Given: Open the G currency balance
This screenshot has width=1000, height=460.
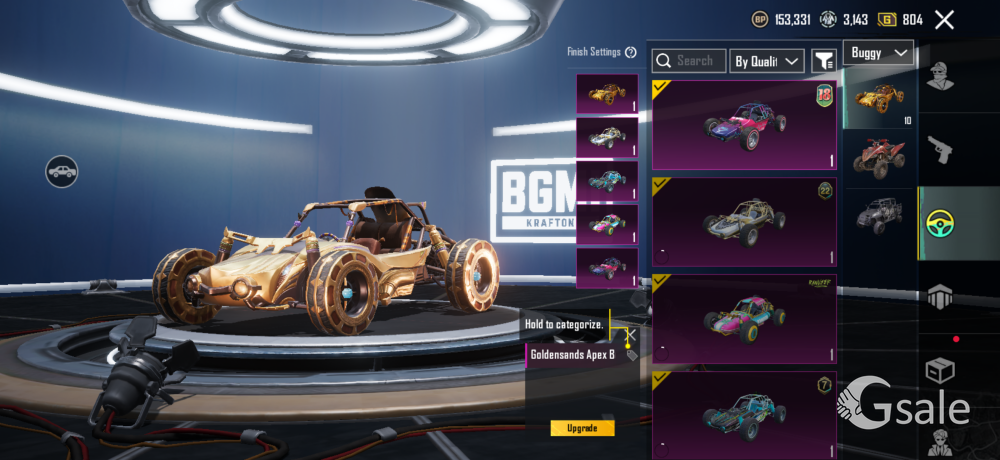Looking at the screenshot, I should [900, 19].
